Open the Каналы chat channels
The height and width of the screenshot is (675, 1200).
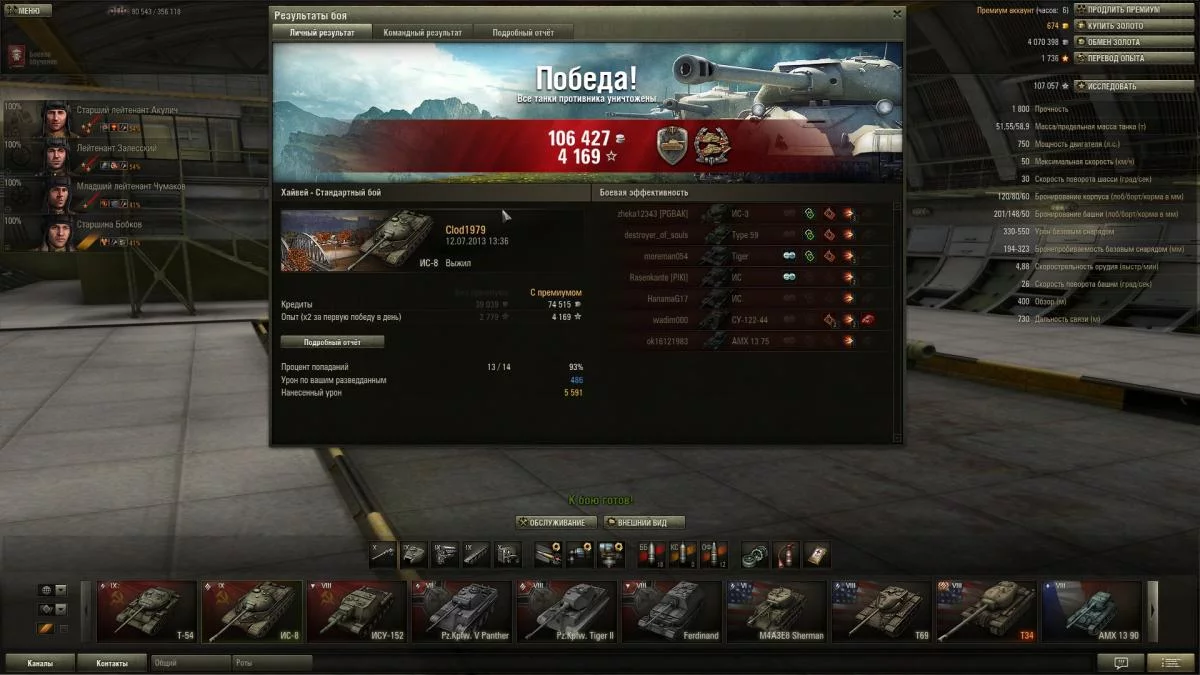(x=41, y=663)
